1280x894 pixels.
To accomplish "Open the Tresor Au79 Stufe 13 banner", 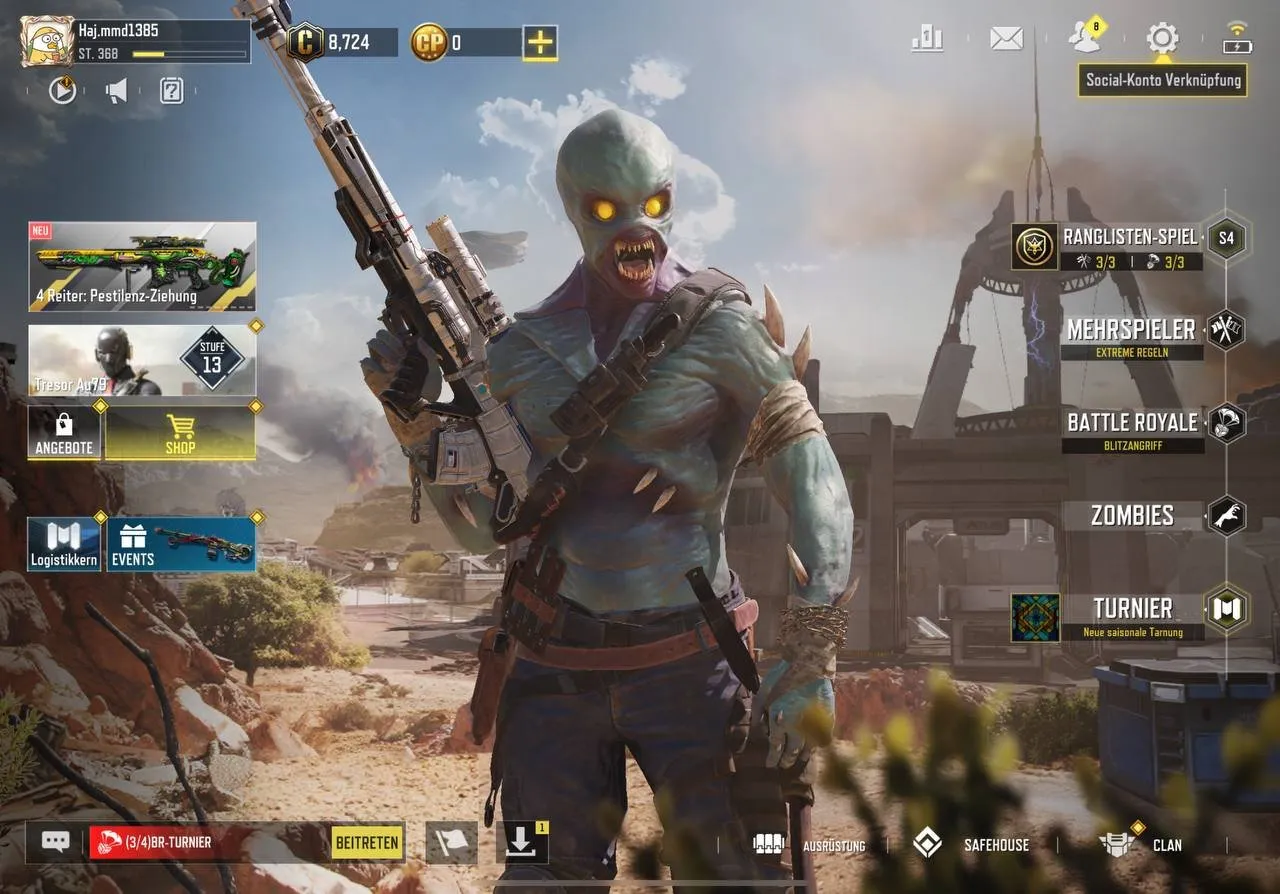I will coord(142,360).
